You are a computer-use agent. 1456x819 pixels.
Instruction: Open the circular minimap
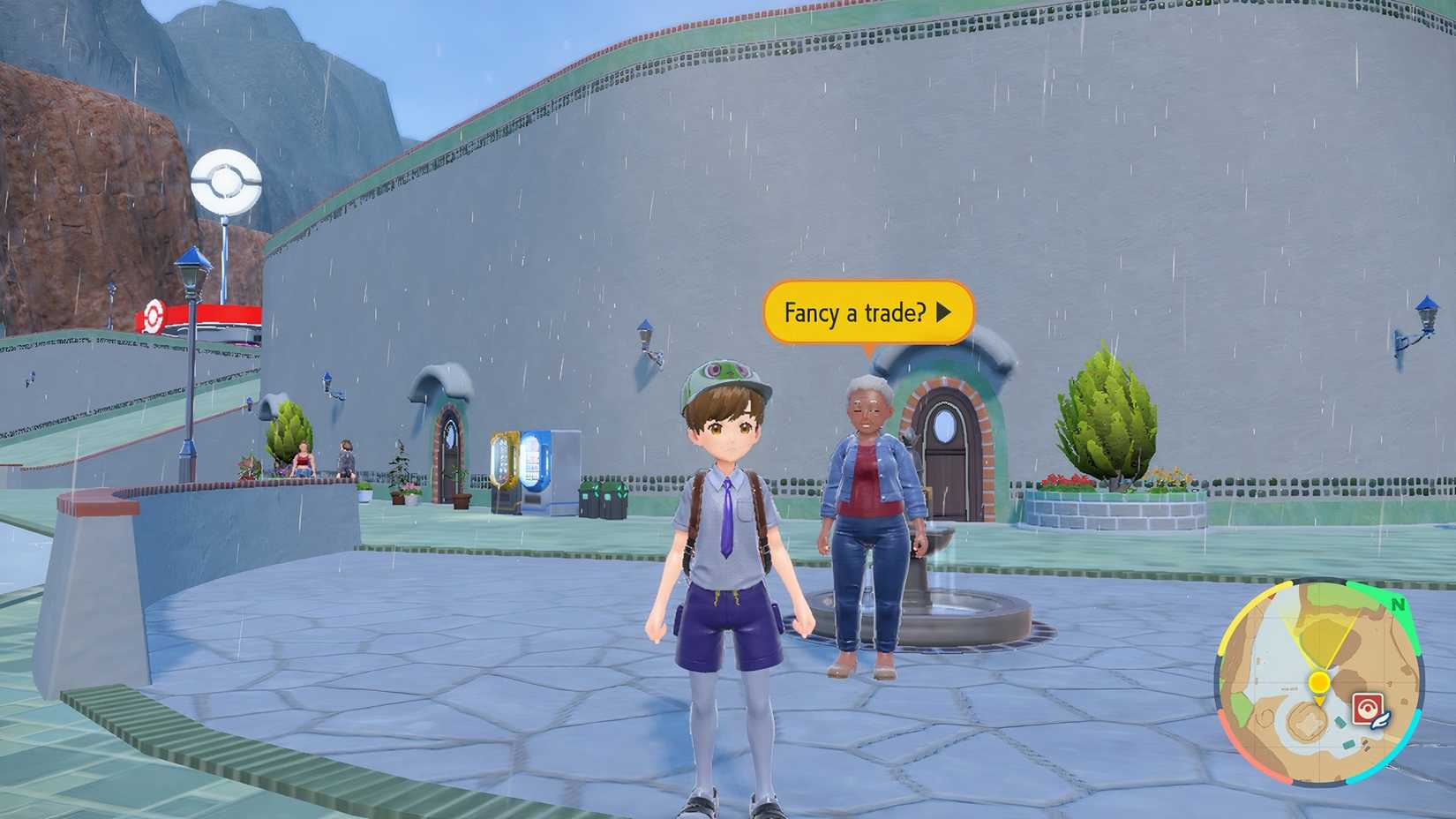tap(1319, 681)
